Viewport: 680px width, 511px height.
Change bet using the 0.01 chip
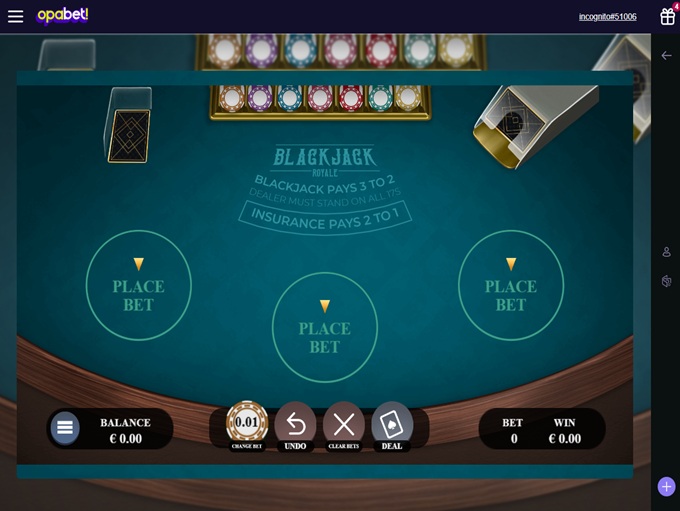247,423
